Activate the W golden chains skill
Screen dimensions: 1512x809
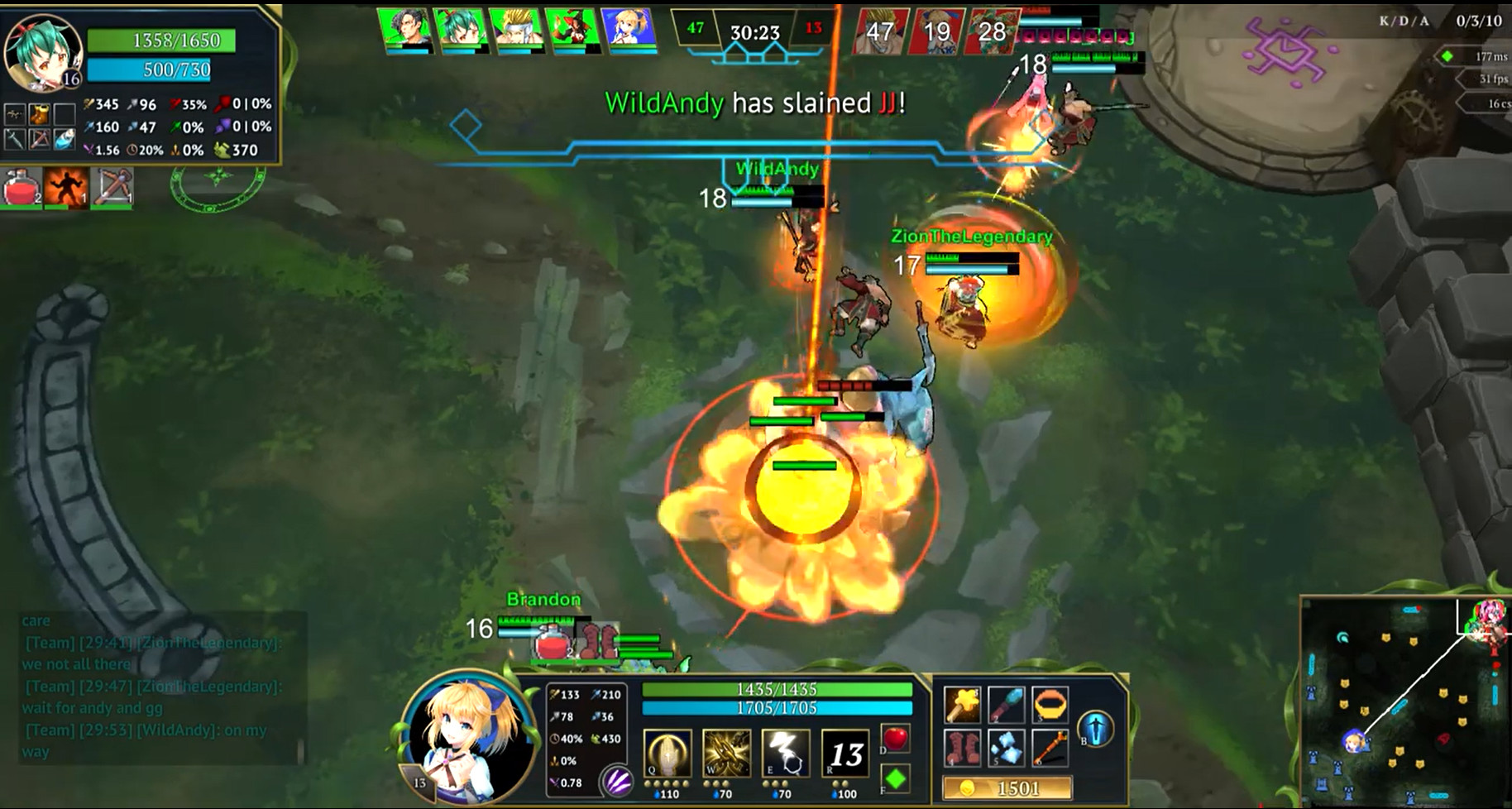(727, 753)
